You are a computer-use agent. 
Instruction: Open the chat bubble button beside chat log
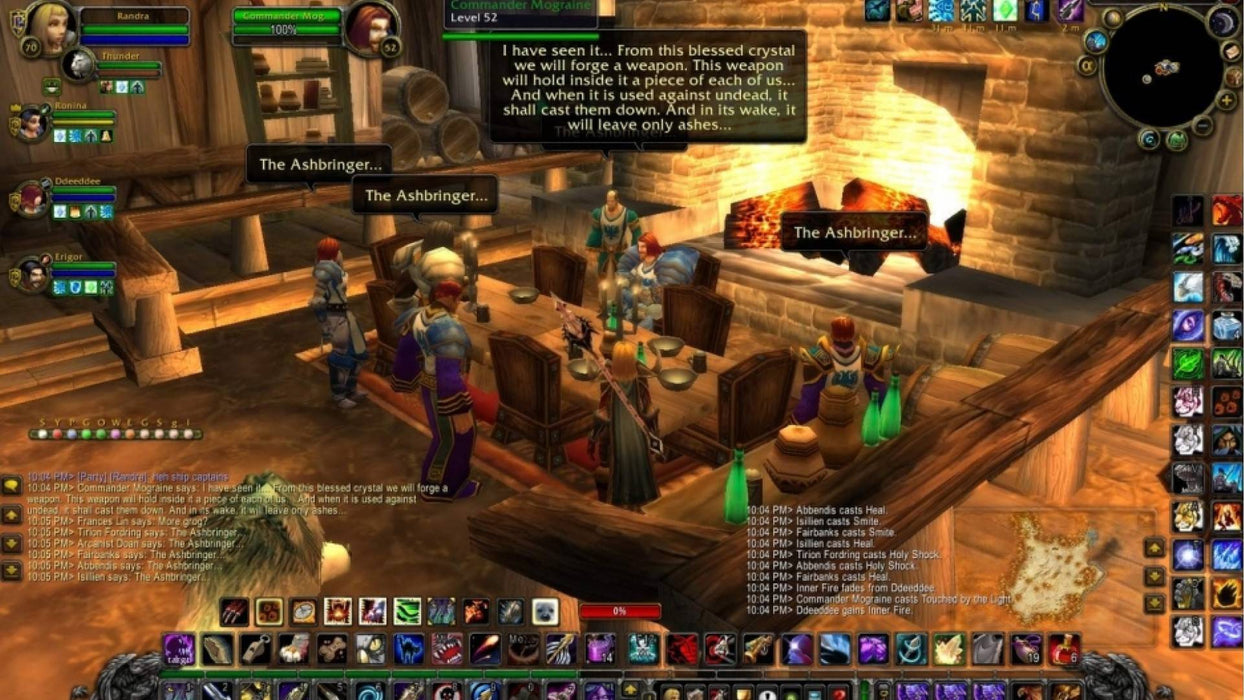point(11,485)
